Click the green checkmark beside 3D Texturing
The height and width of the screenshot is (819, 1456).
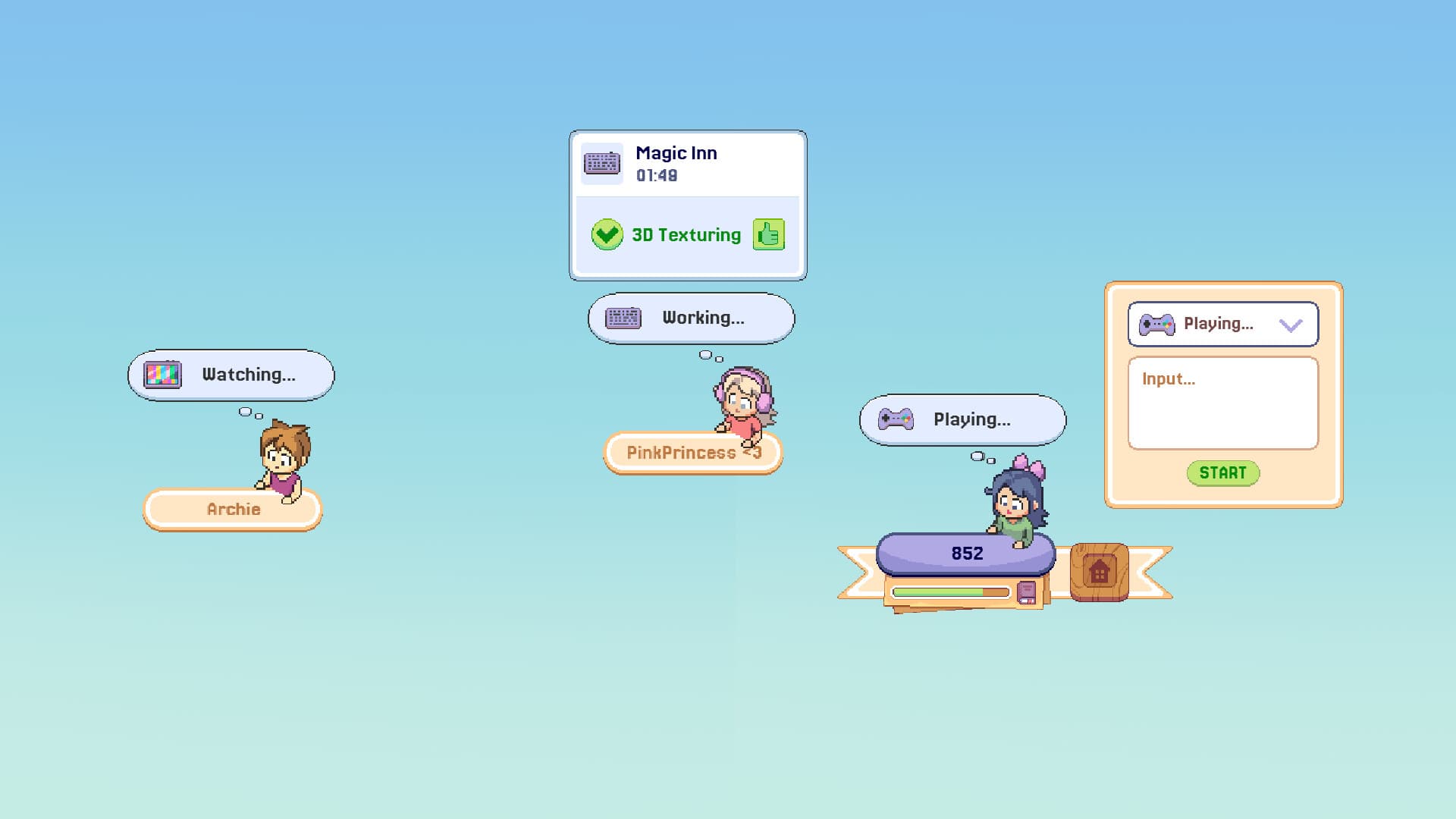(x=607, y=235)
